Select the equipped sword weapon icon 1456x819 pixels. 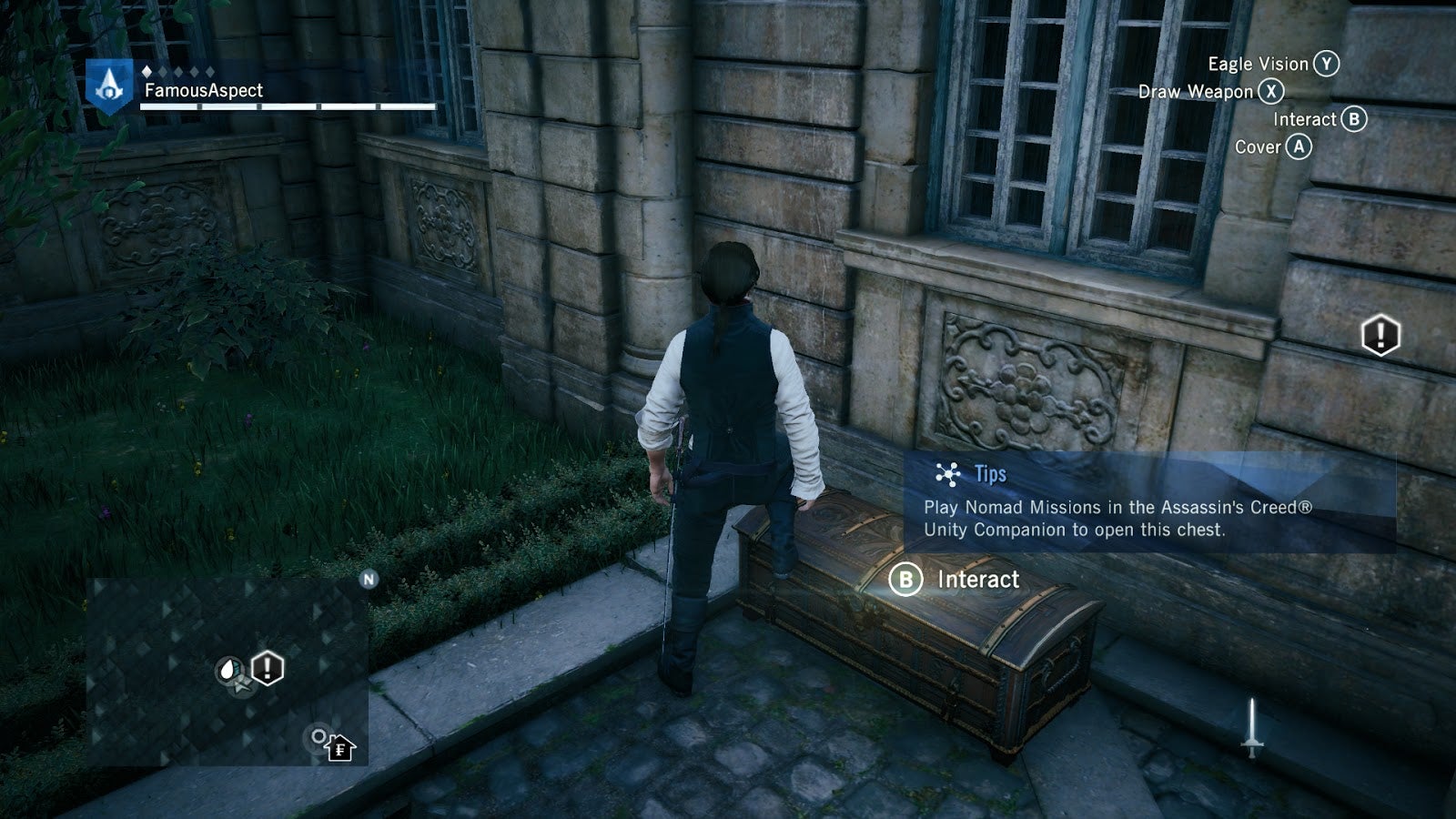(1252, 727)
